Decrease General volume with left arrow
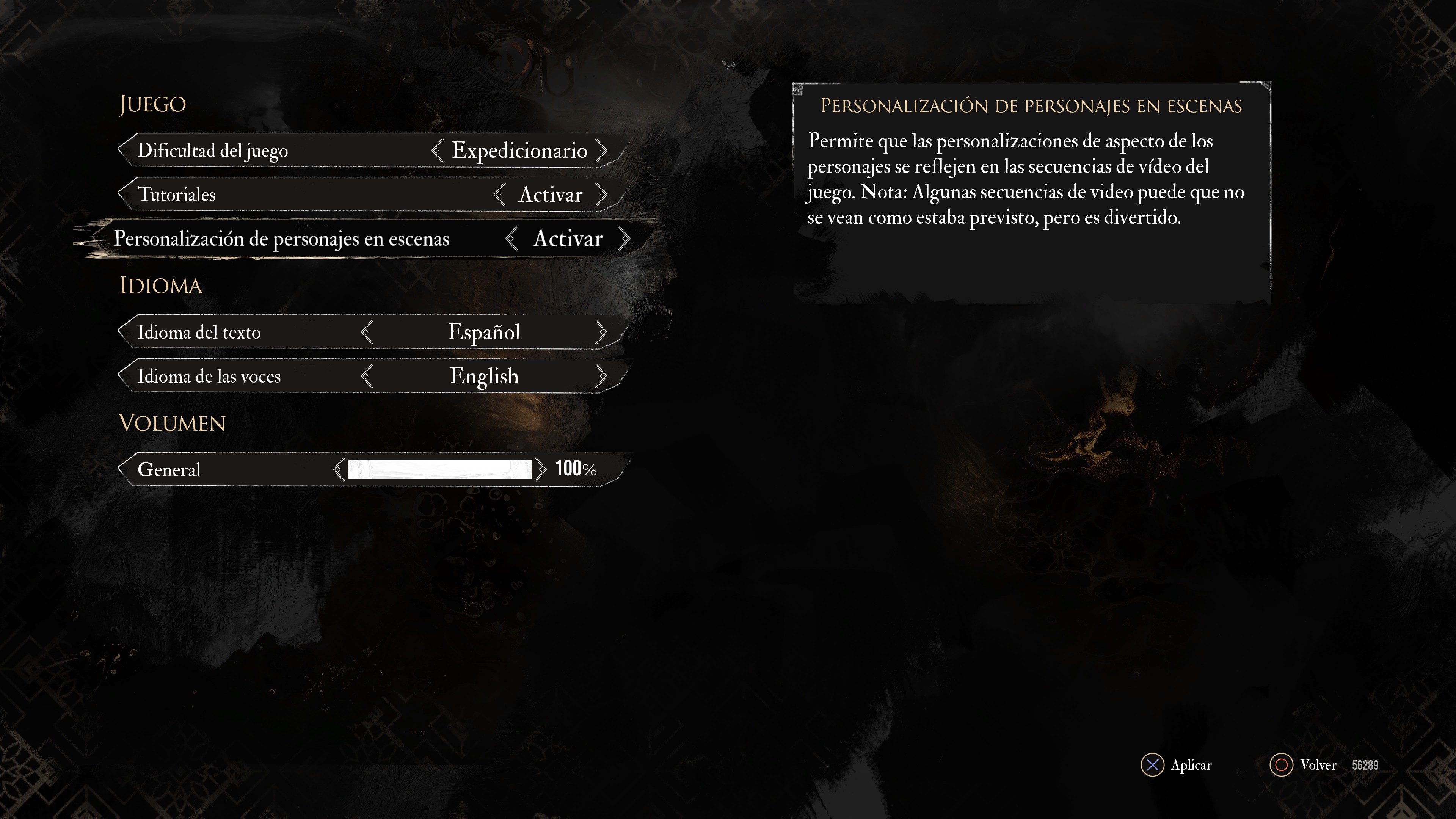1456x819 pixels. (x=339, y=469)
